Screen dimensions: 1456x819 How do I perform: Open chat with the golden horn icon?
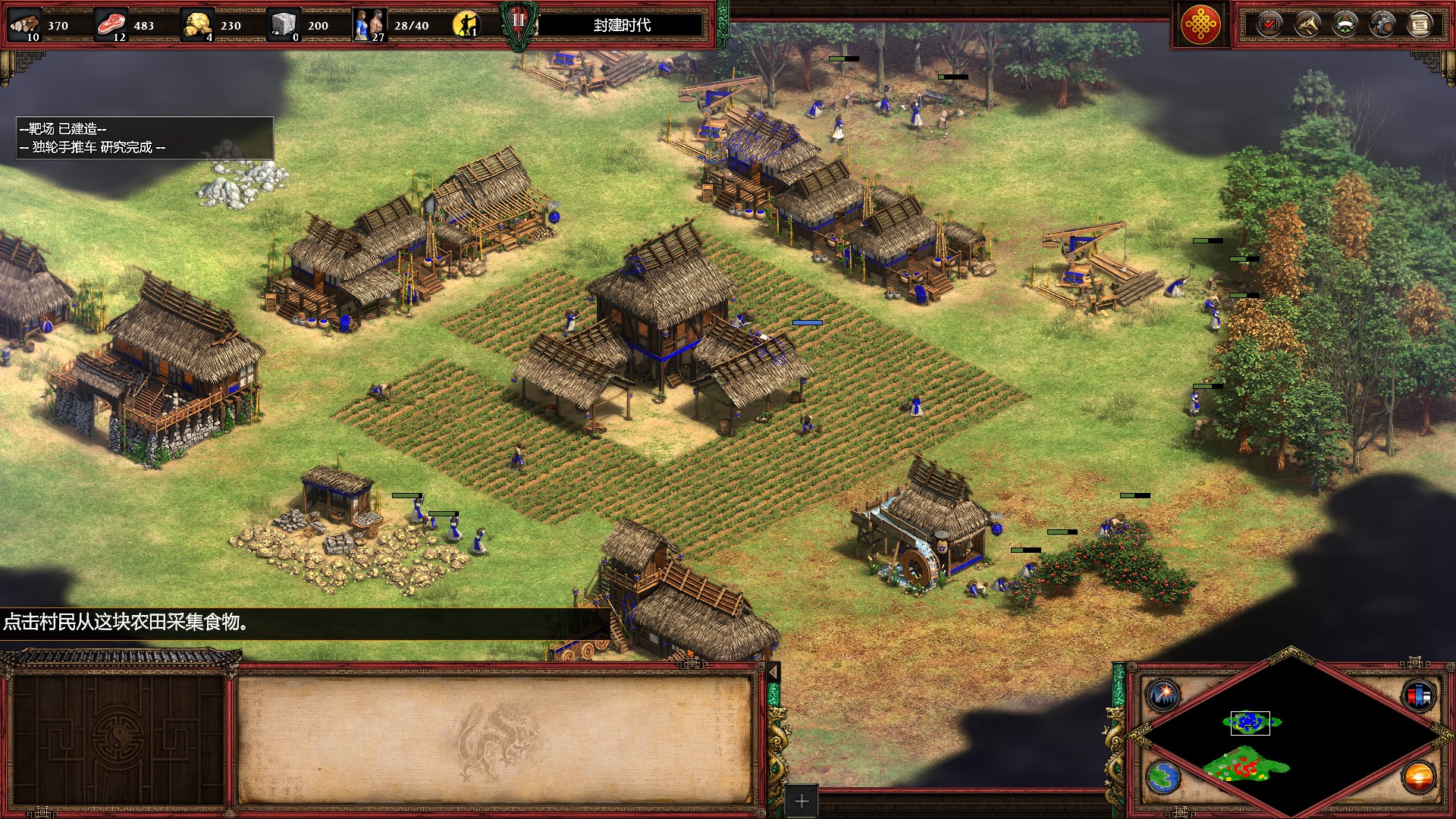coord(1307,25)
